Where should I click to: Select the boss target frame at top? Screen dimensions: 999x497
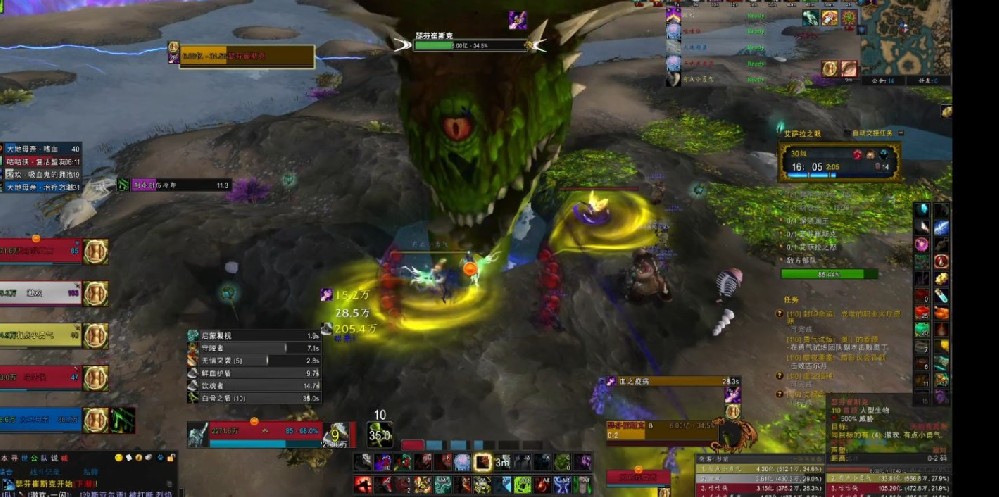[471, 44]
